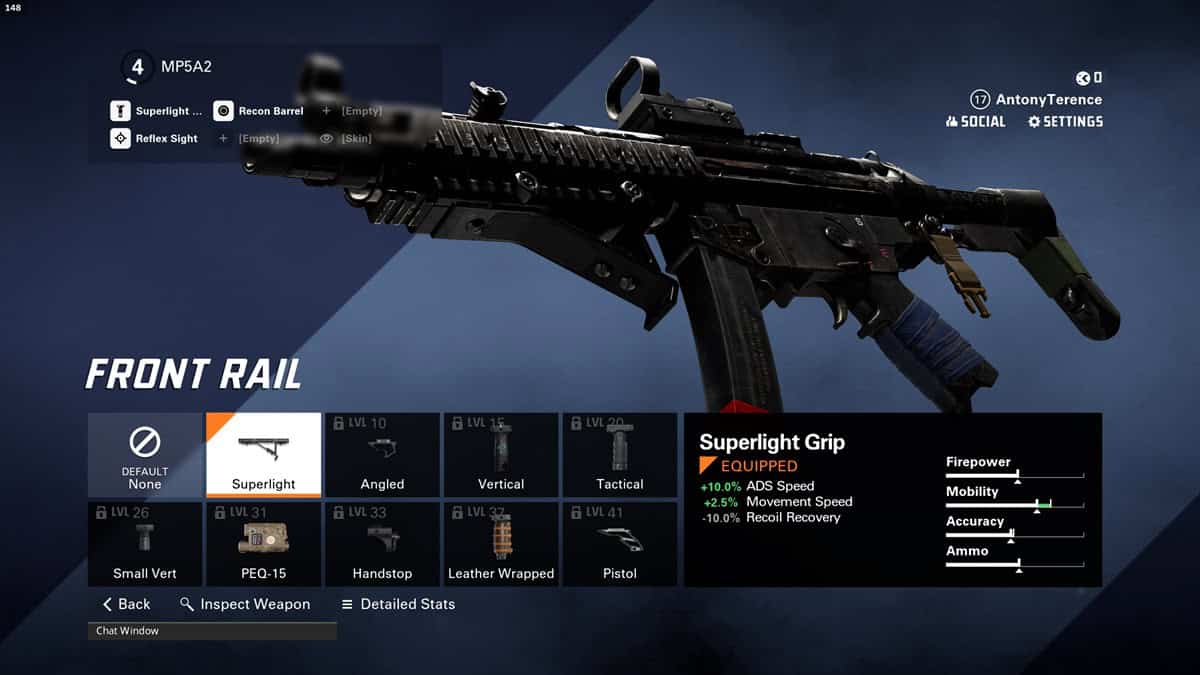Pick the Pistol grip attachment tile
Image resolution: width=1200 pixels, height=675 pixels.
click(620, 544)
